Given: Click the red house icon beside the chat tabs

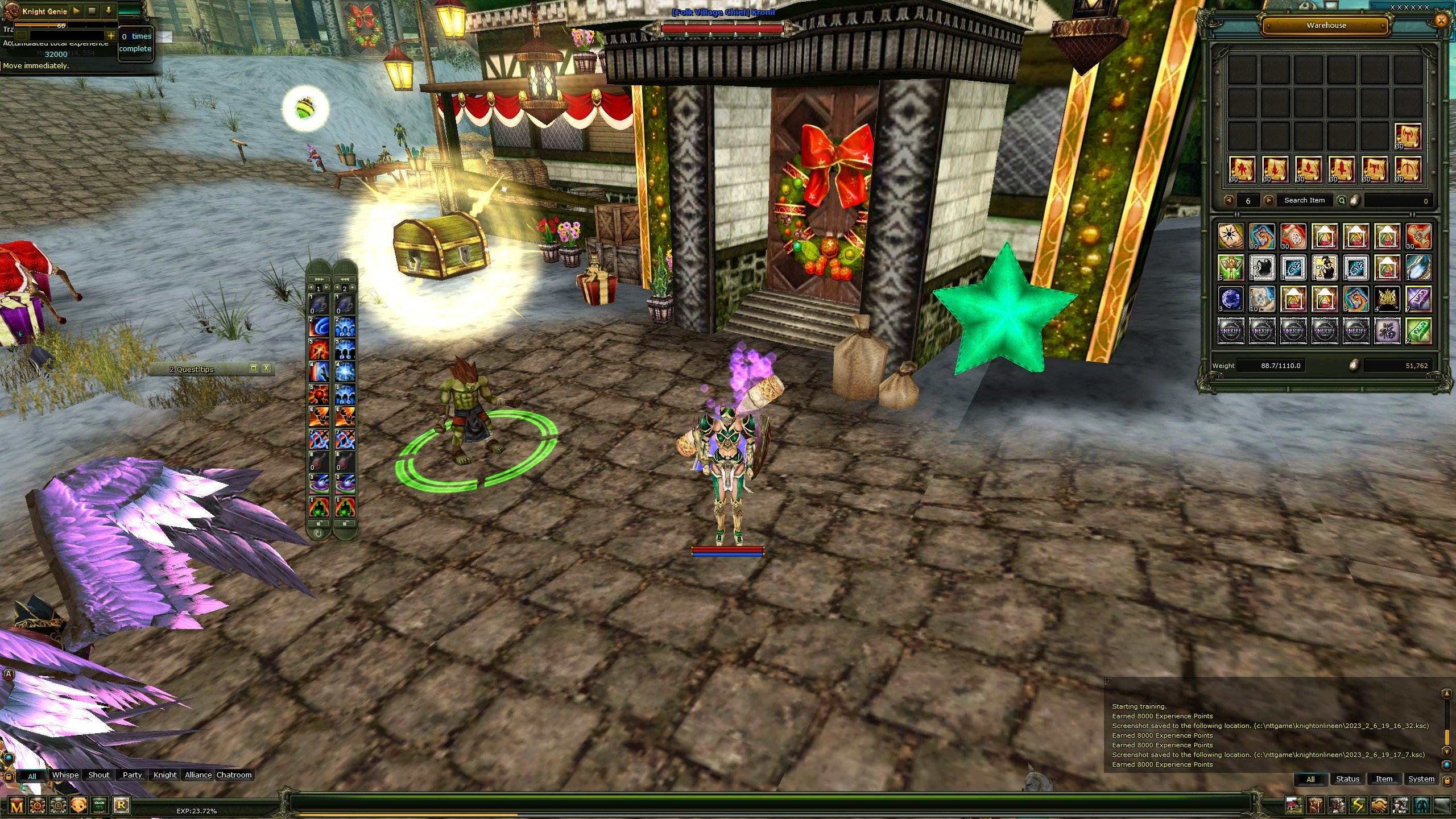Looking at the screenshot, I should point(1294,805).
